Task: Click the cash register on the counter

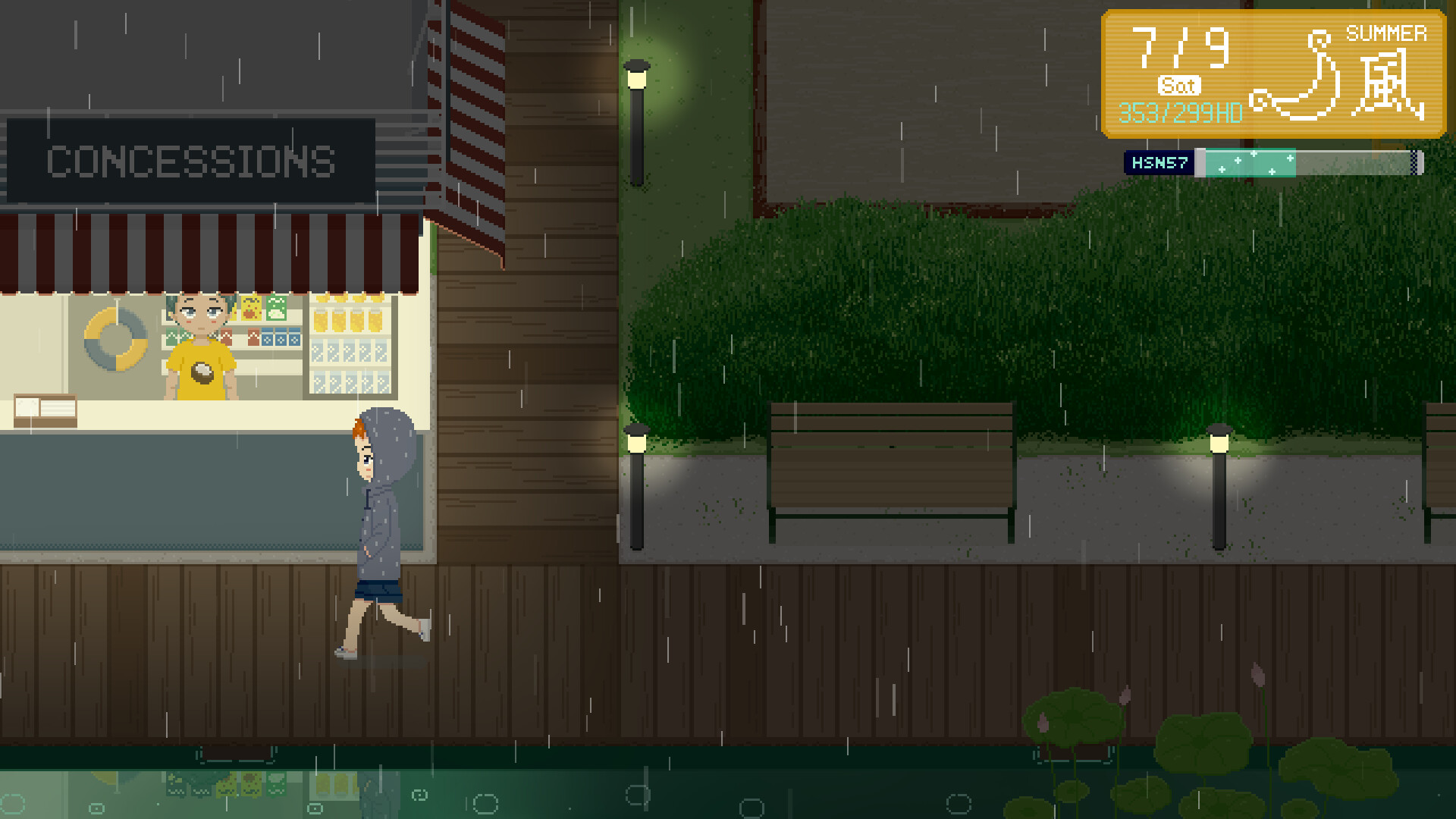Action: point(45,408)
